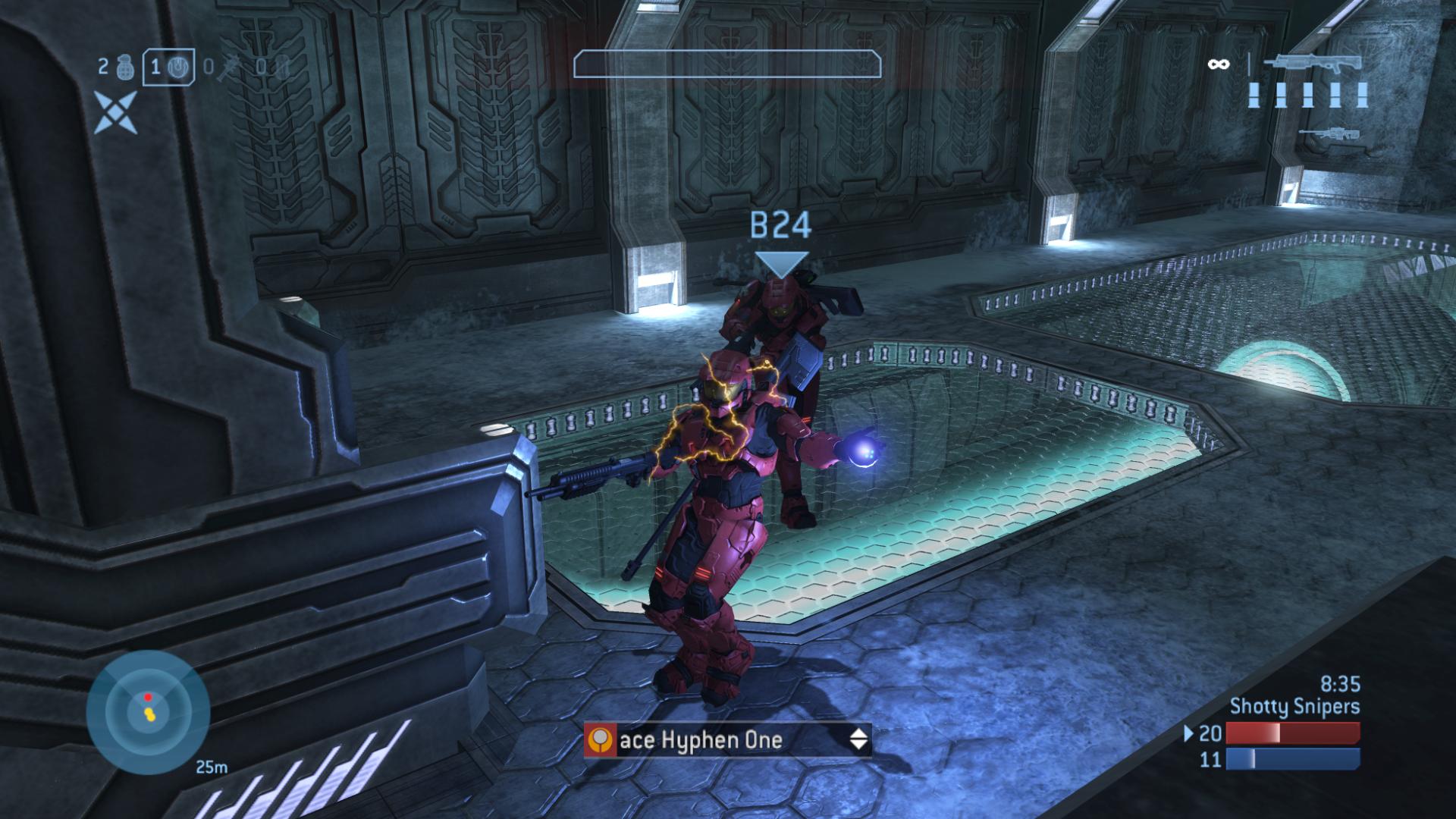Select the ace Hyphen One player bar
The image size is (1456, 819).
tap(726, 739)
